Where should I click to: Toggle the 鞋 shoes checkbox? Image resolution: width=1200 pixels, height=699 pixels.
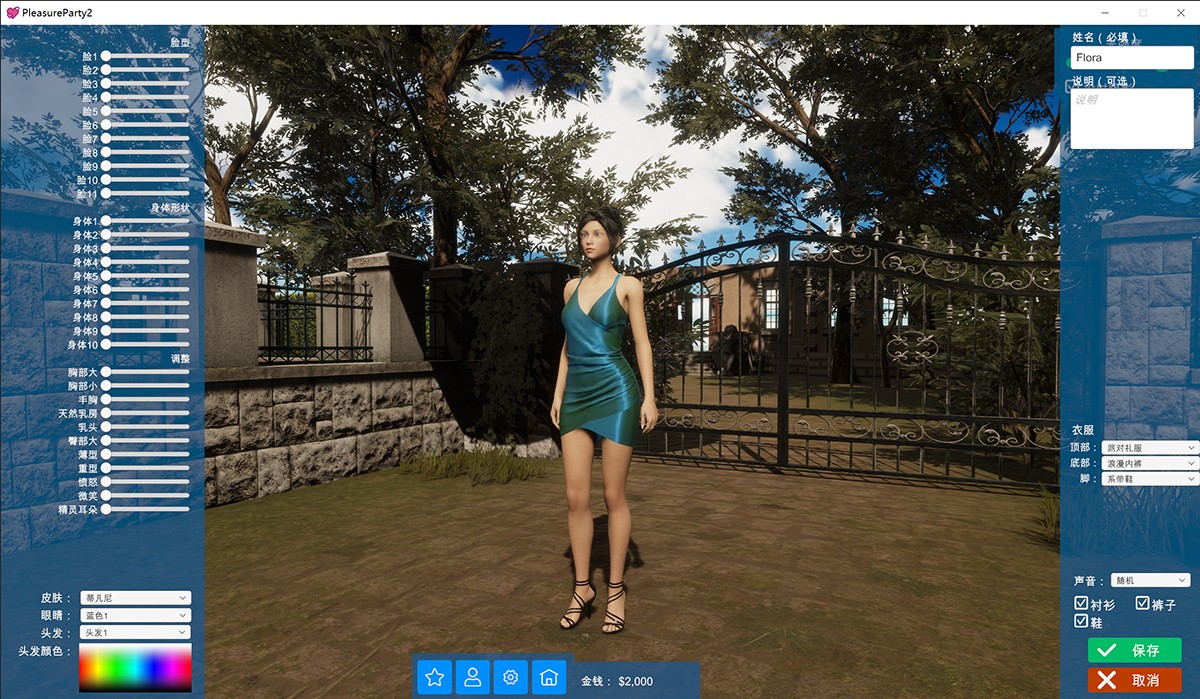click(x=1081, y=621)
